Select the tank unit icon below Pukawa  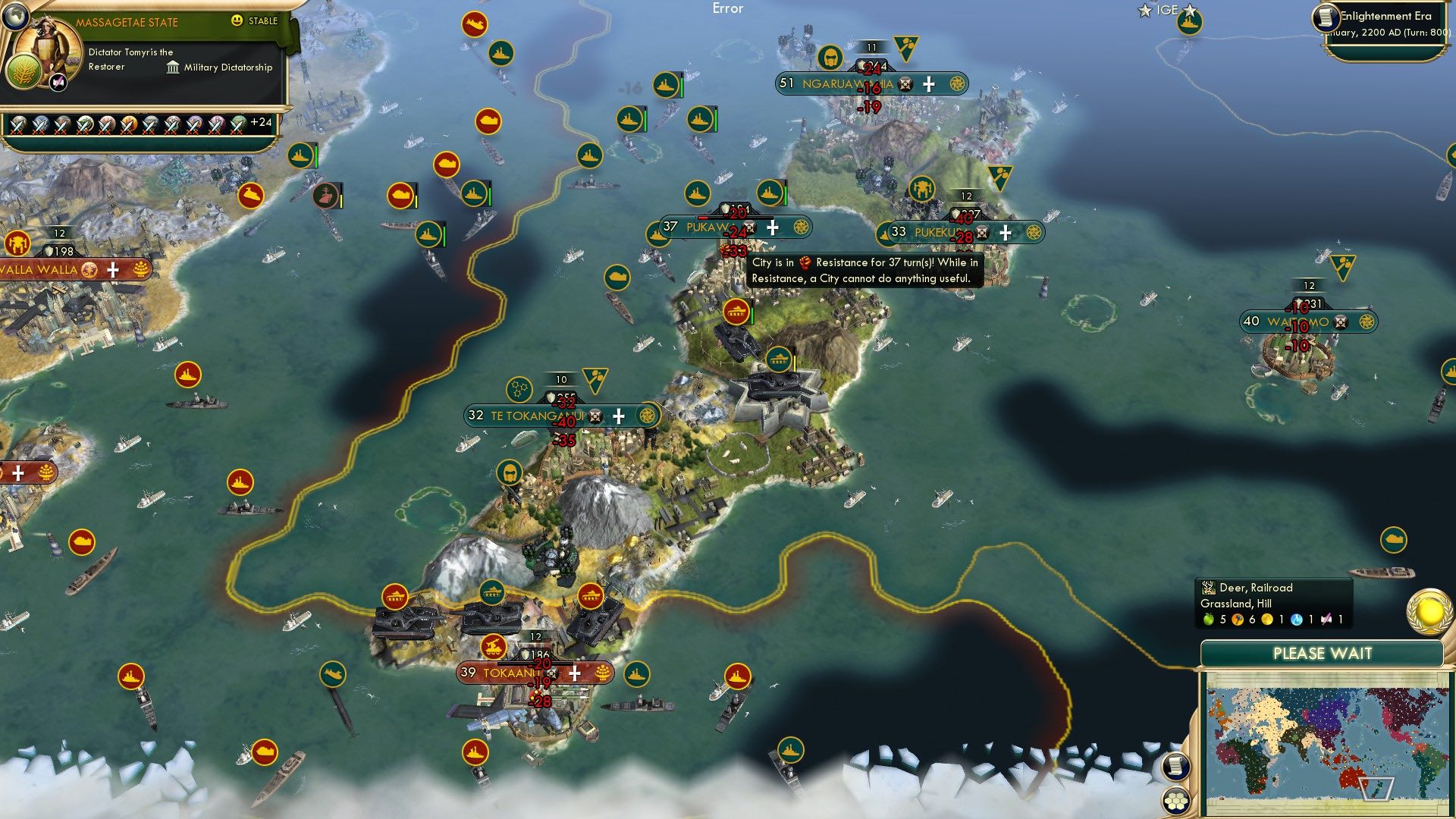click(x=736, y=312)
